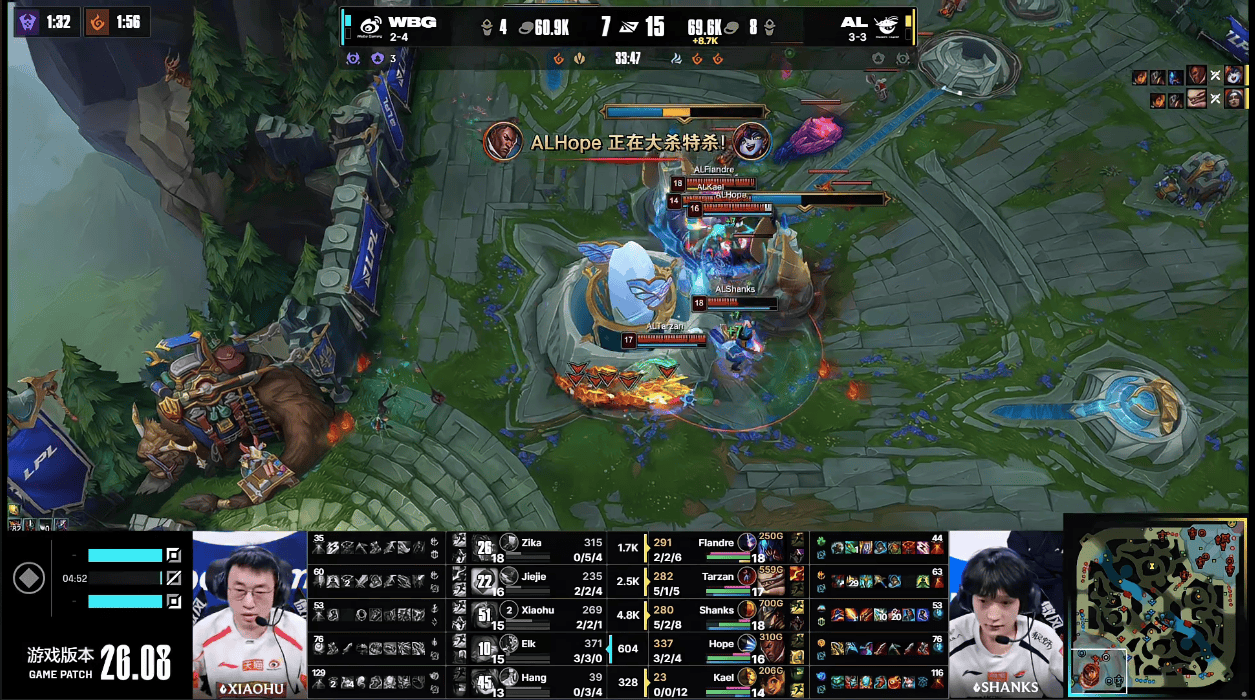The width and height of the screenshot is (1255, 700).
Task: Click the WBG team logo
Action: coord(370,26)
